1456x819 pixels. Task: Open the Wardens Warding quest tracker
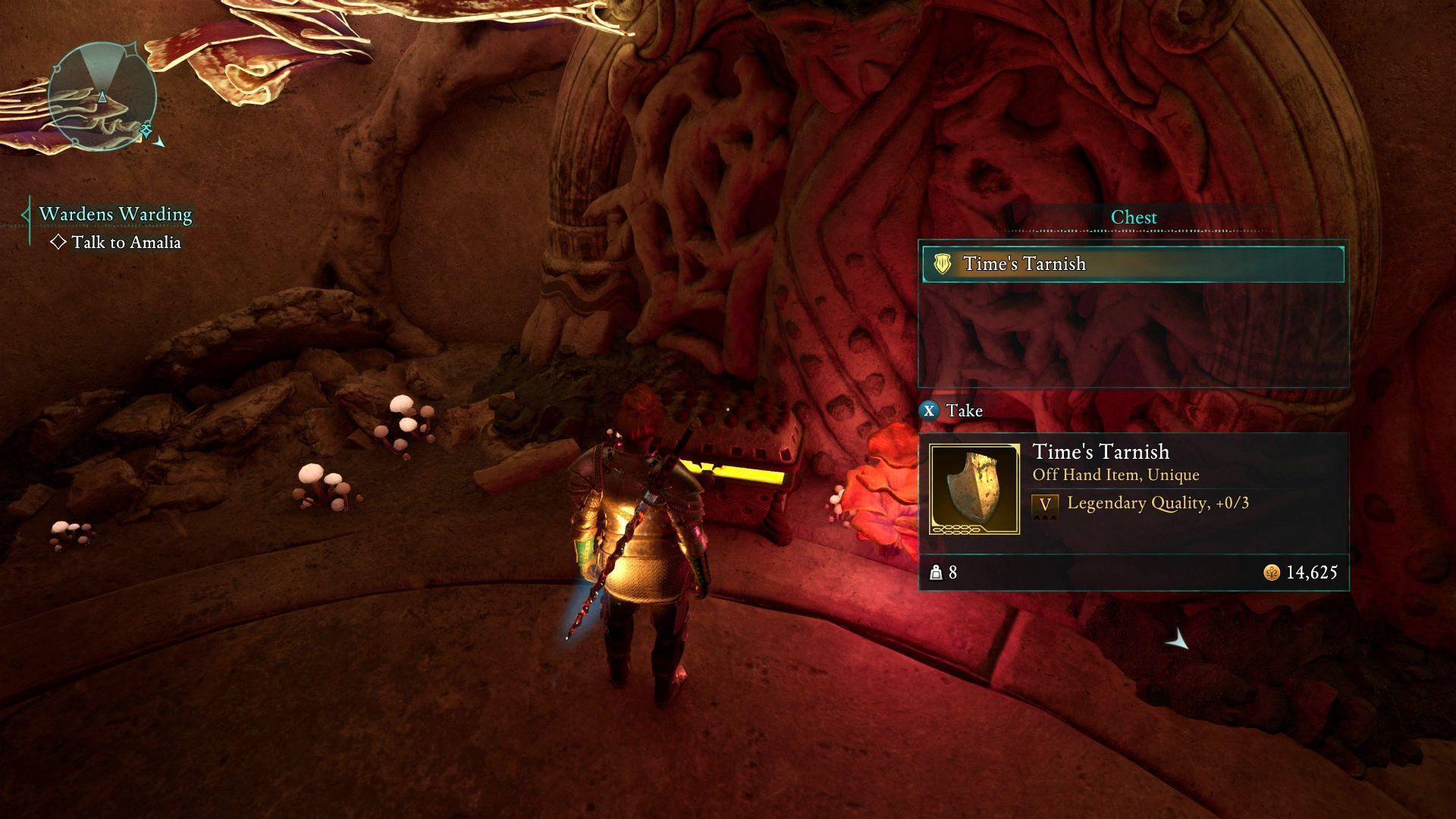pyautogui.click(x=115, y=214)
